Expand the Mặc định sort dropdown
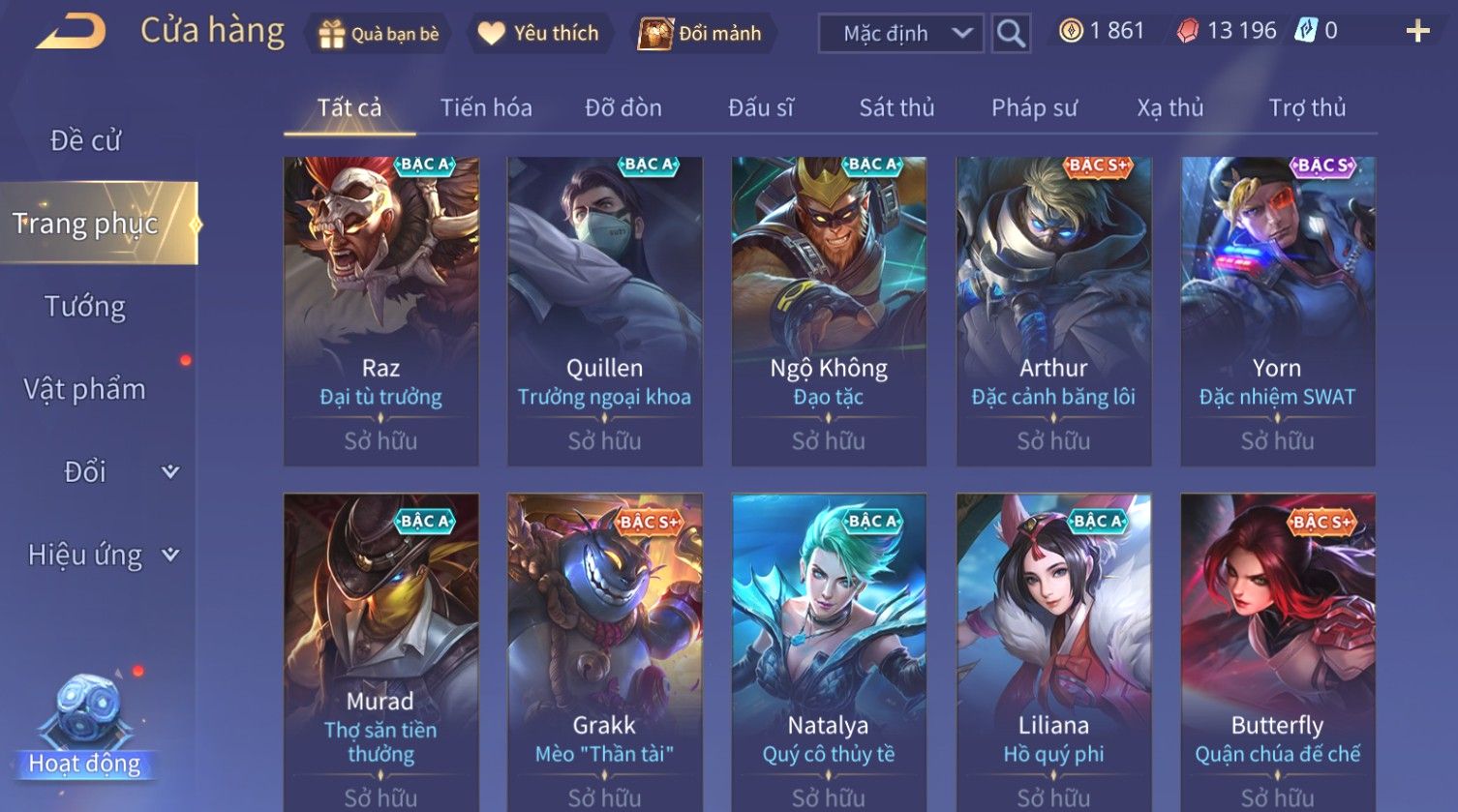 click(x=900, y=34)
